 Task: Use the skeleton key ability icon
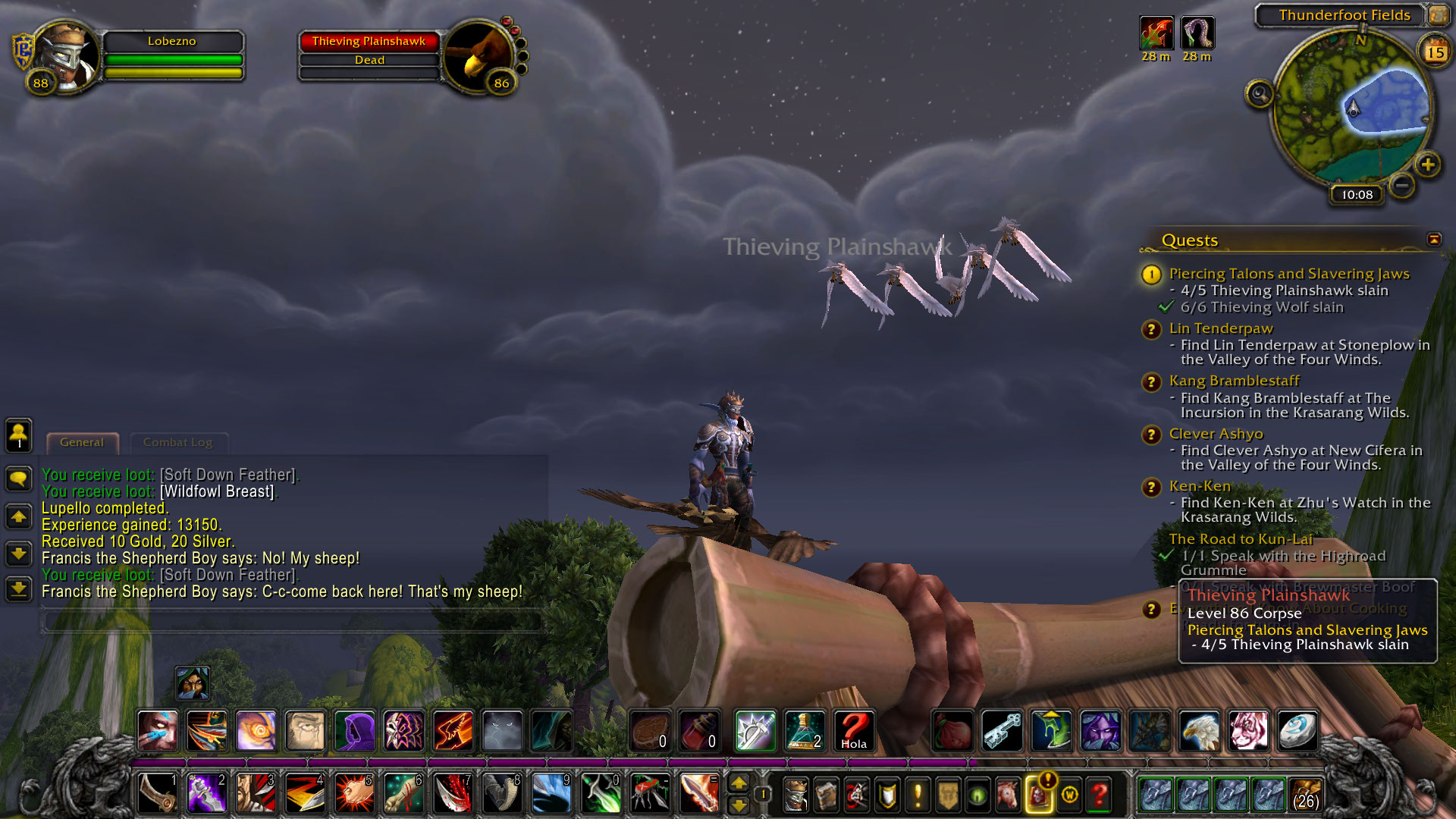pos(1002,731)
